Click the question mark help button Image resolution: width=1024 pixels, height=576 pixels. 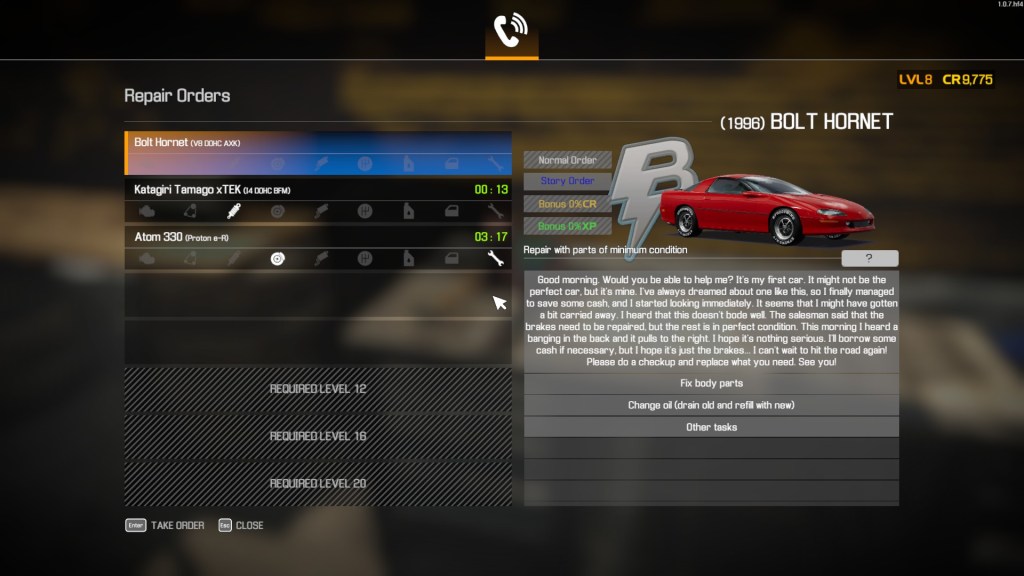click(x=868, y=258)
